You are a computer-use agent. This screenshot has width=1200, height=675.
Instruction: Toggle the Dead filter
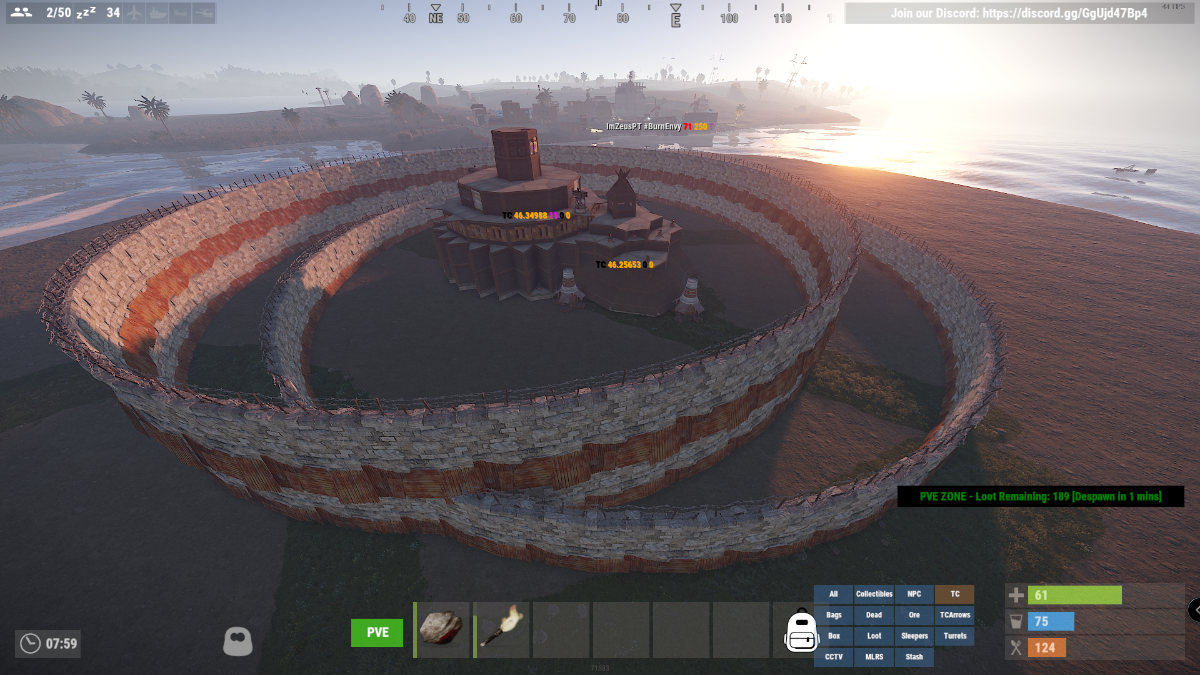874,615
